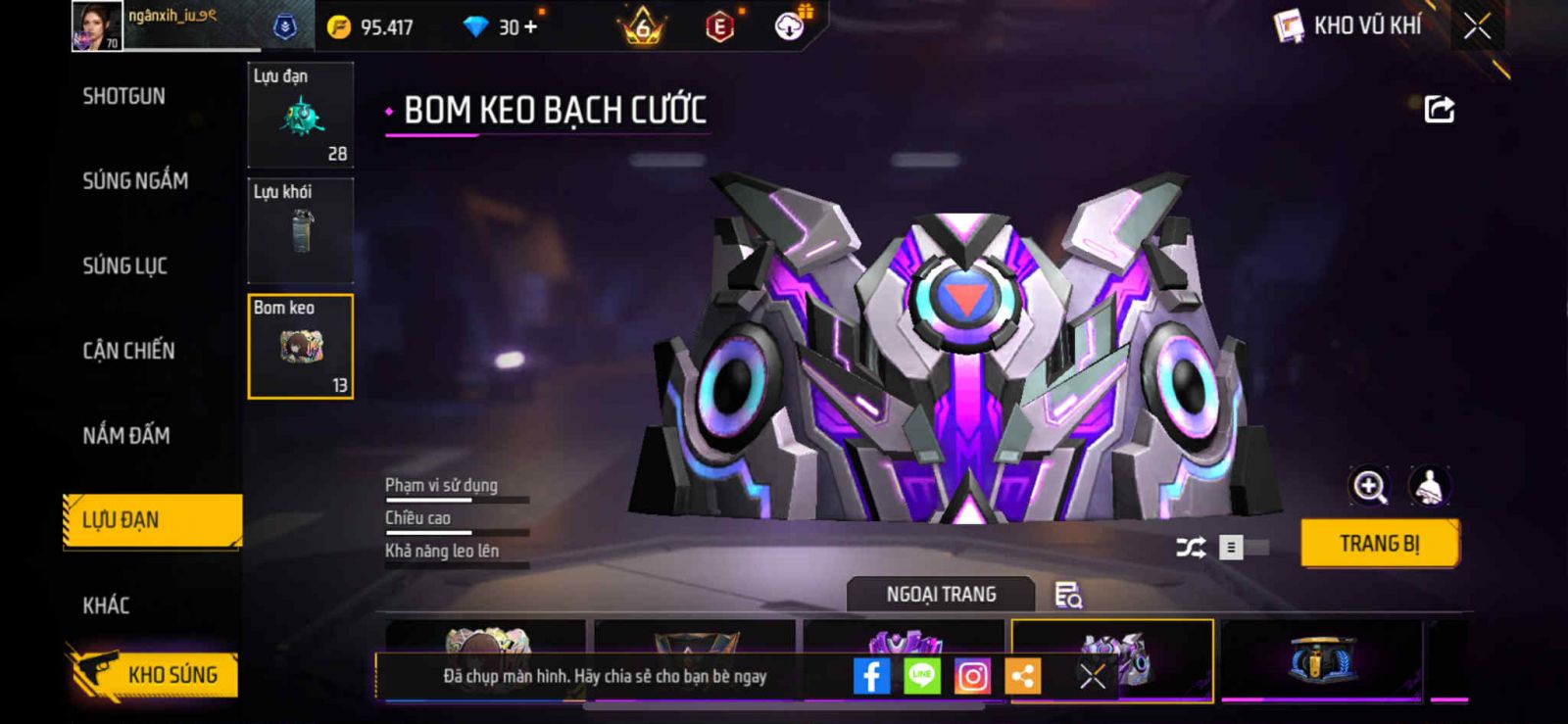Switch to the Súng Ngắm category

coord(135,180)
